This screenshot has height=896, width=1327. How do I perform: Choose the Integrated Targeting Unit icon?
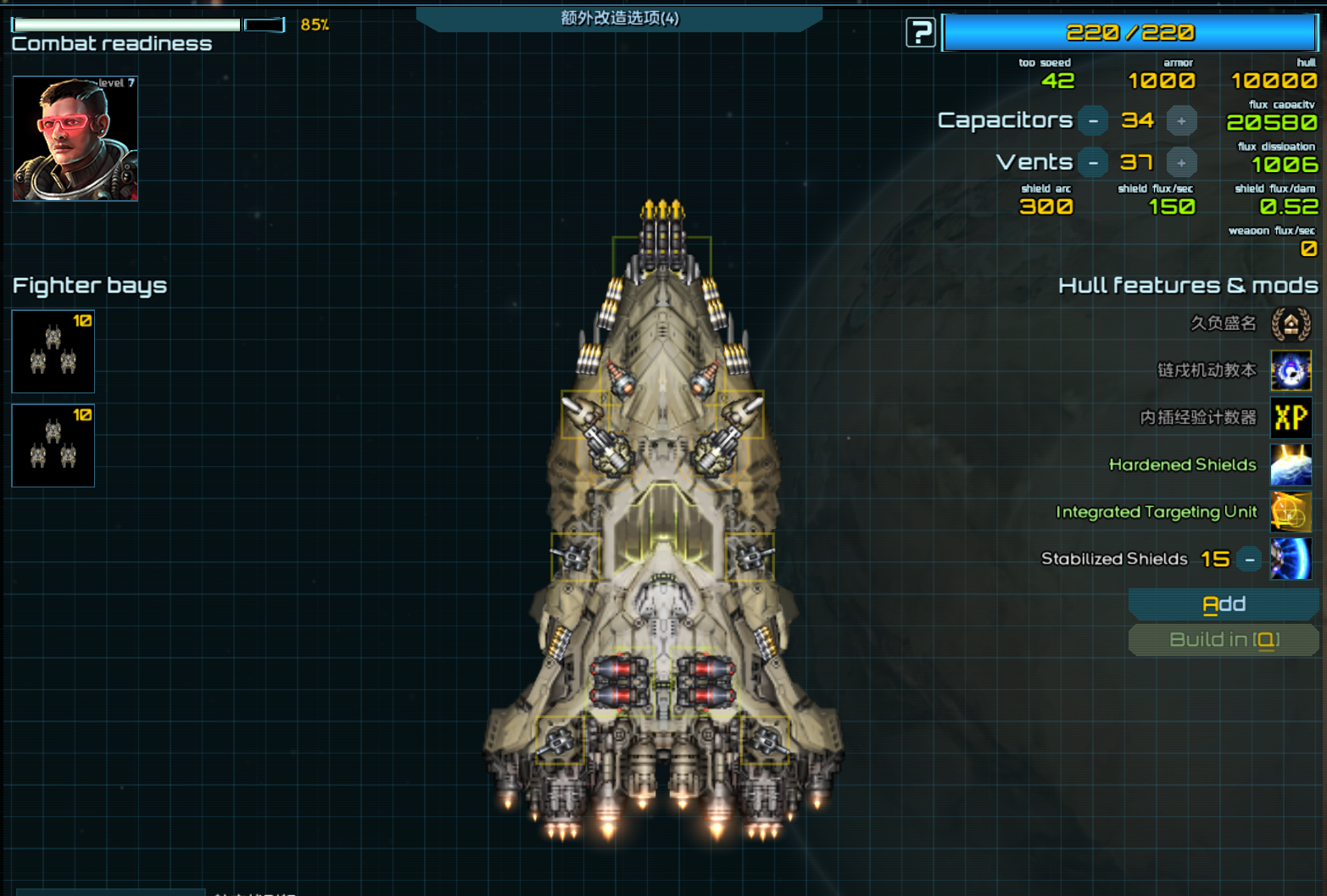click(1291, 512)
